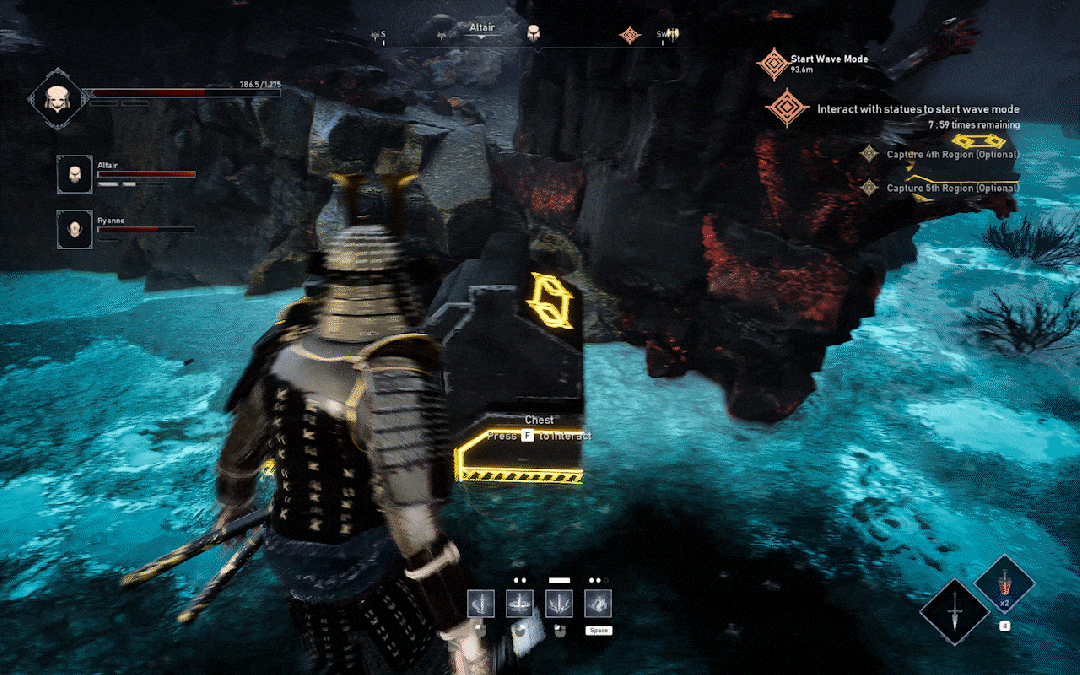Select Ryanne's party portrait
The width and height of the screenshot is (1080, 675).
click(x=74, y=228)
